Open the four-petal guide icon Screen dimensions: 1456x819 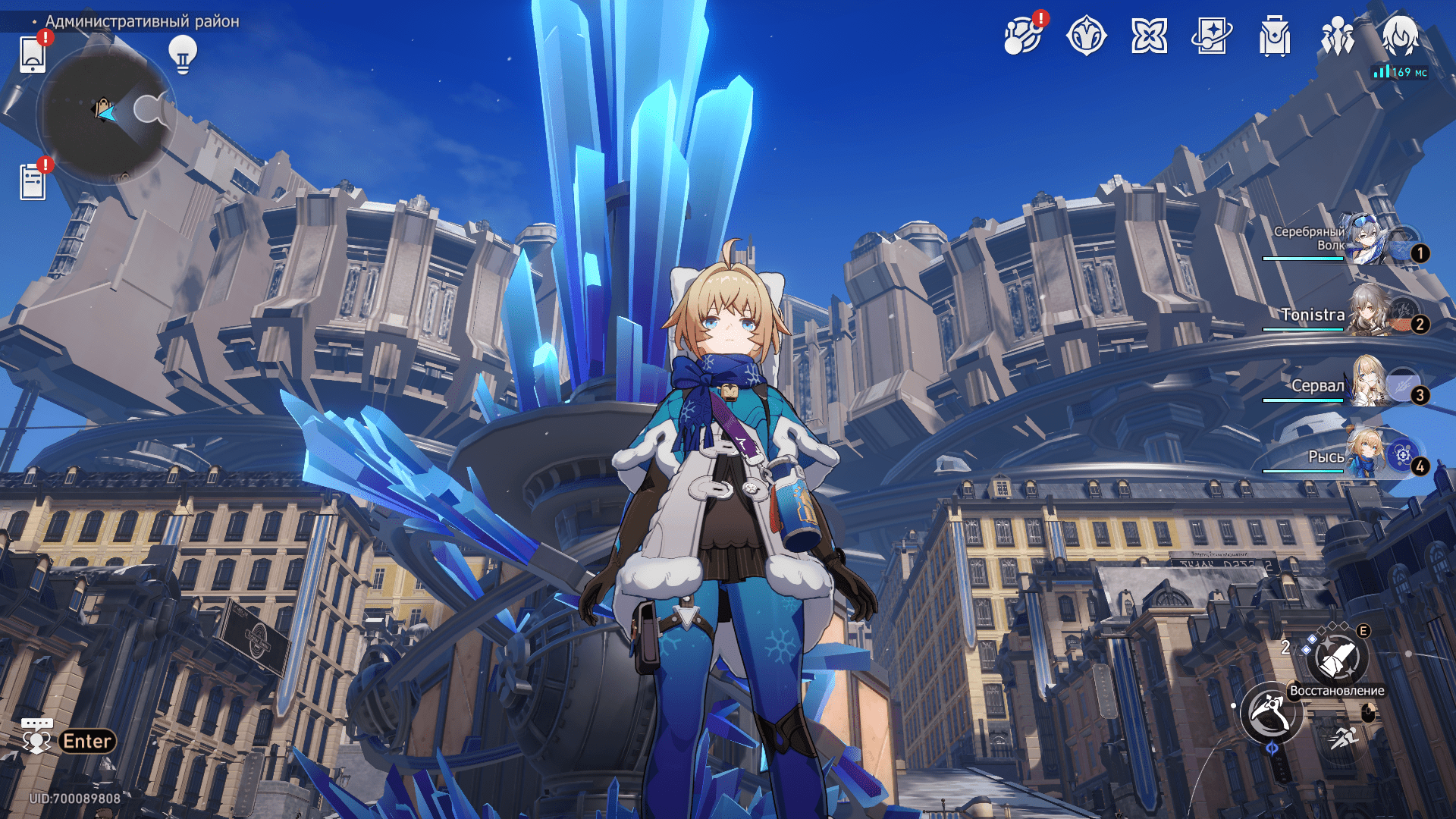[1149, 36]
